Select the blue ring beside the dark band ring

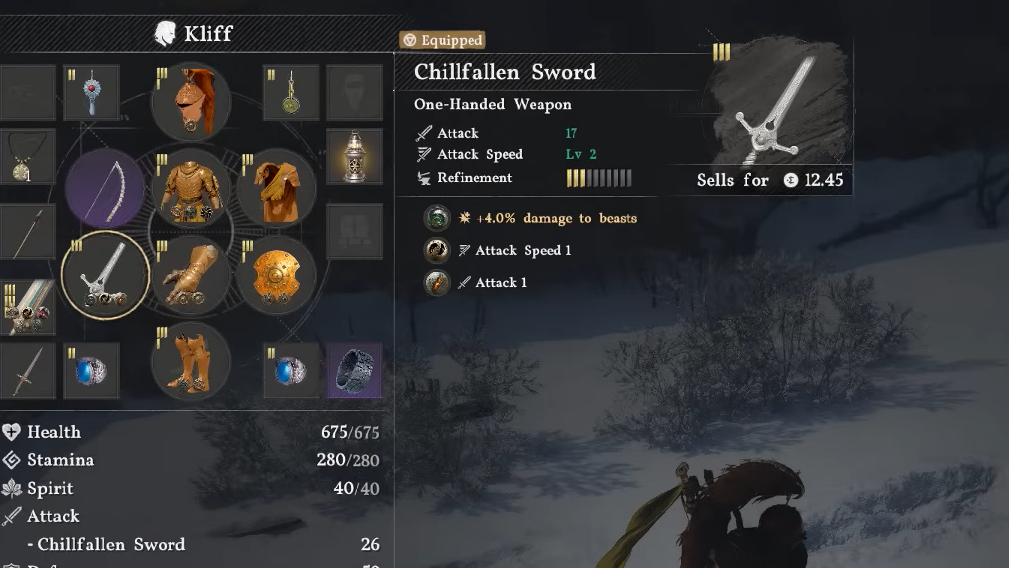coord(291,370)
